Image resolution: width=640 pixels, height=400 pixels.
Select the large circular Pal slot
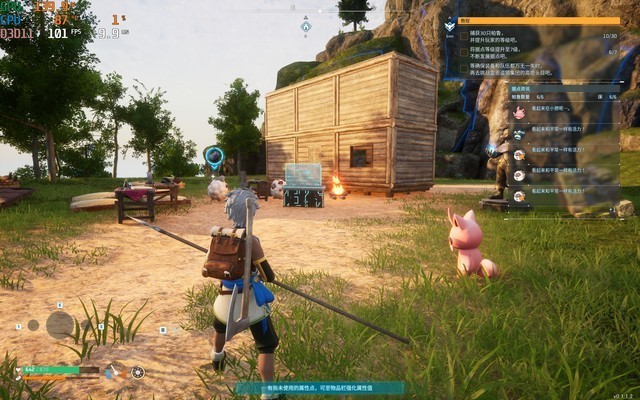[59, 324]
